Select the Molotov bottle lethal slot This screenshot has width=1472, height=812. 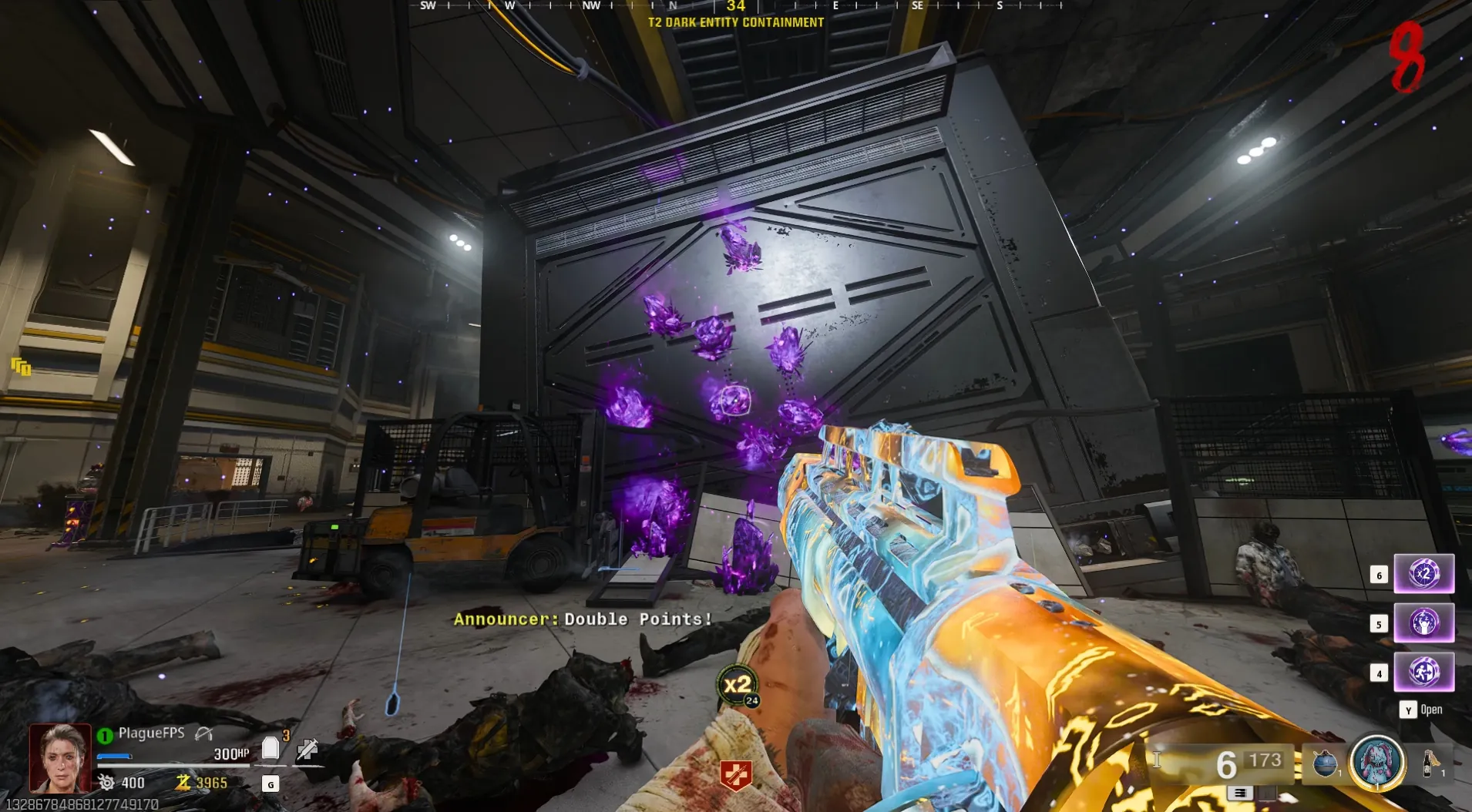1430,763
